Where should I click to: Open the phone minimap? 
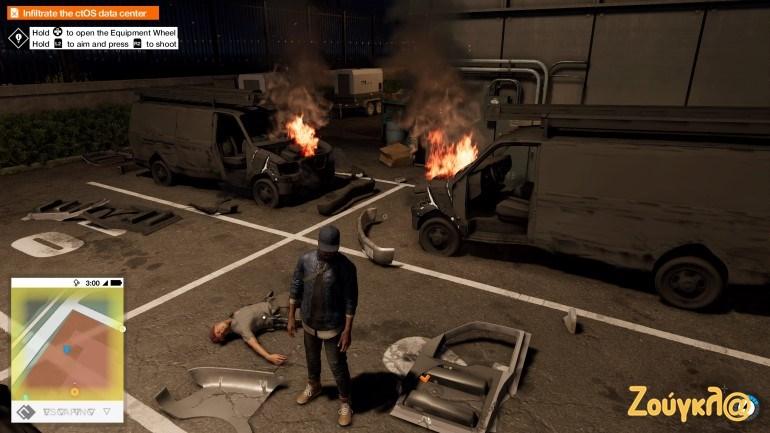[x=67, y=346]
